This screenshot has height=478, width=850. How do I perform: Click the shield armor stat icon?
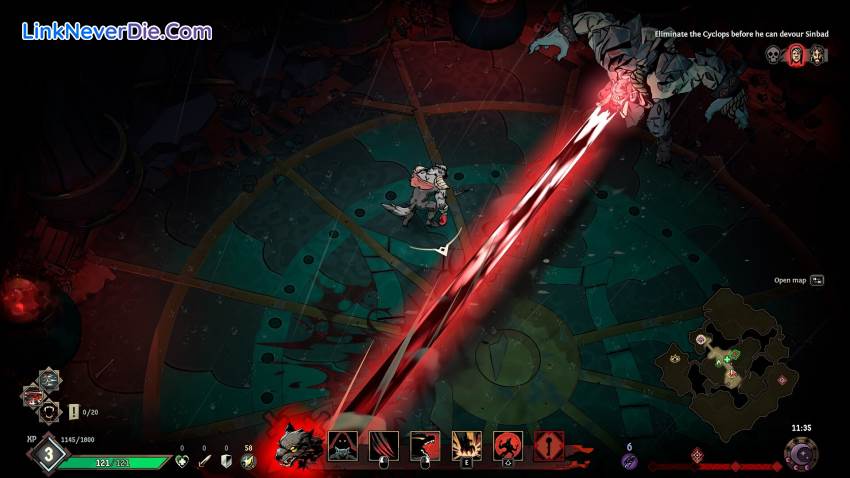(x=226, y=461)
